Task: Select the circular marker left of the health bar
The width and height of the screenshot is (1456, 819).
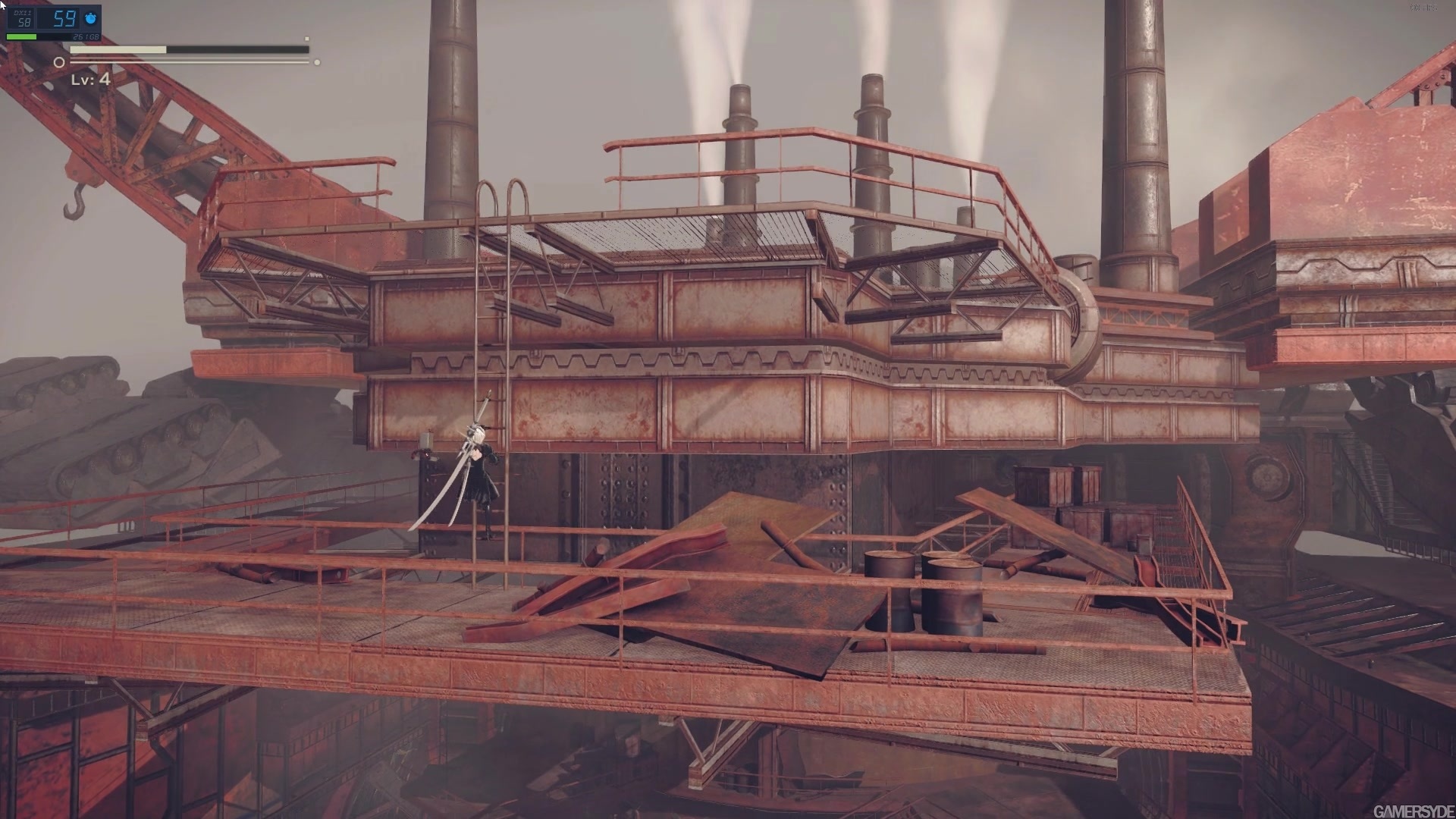Action: coord(59,61)
